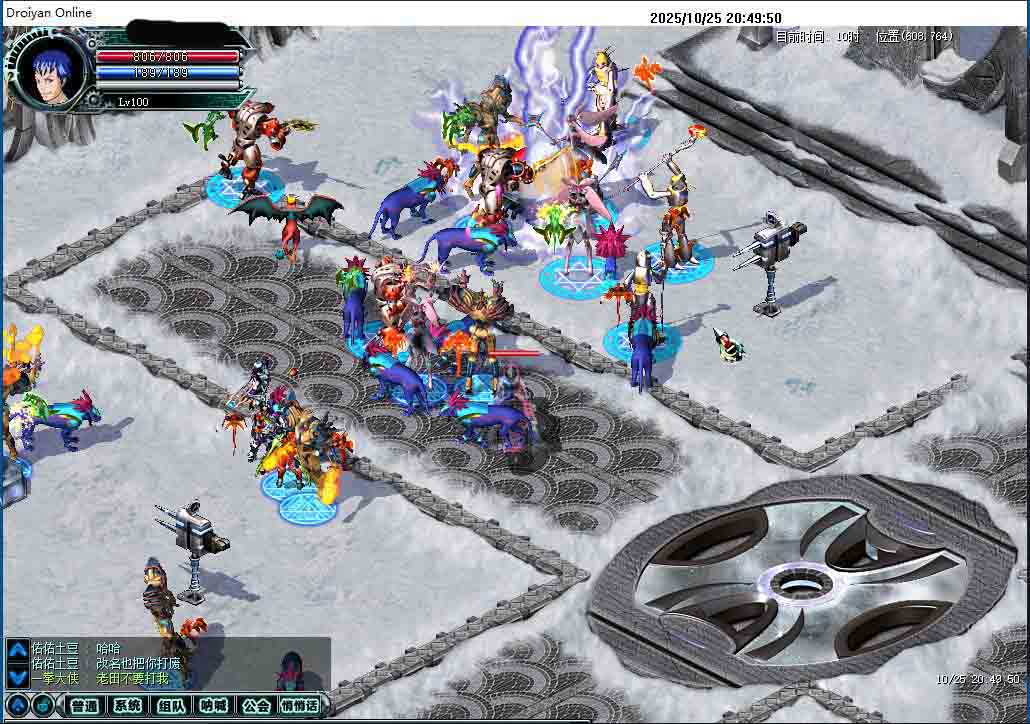Viewport: 1030px width, 724px height.
Task: Click the chat scroll-up arrow button
Action: point(18,649)
